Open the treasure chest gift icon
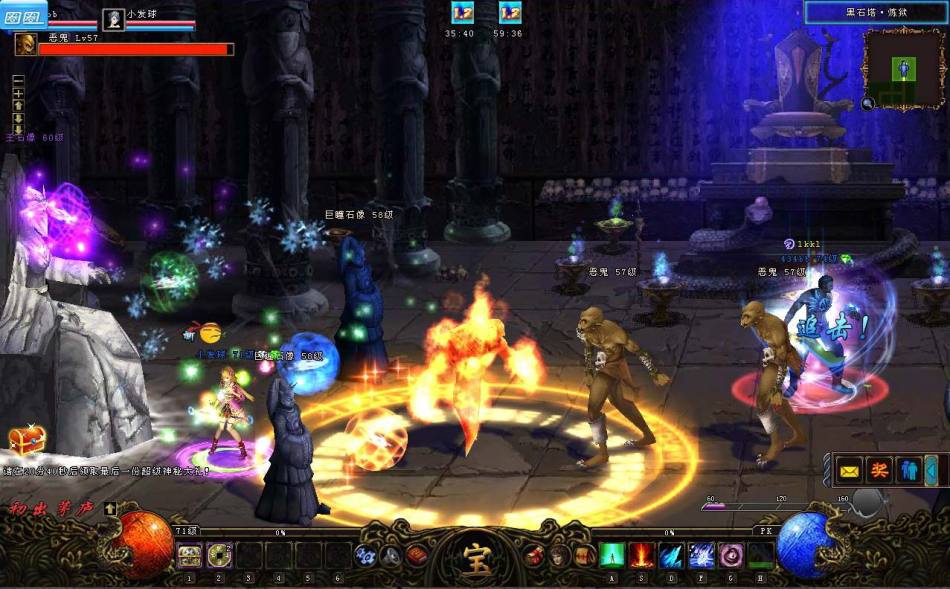 click(x=26, y=440)
